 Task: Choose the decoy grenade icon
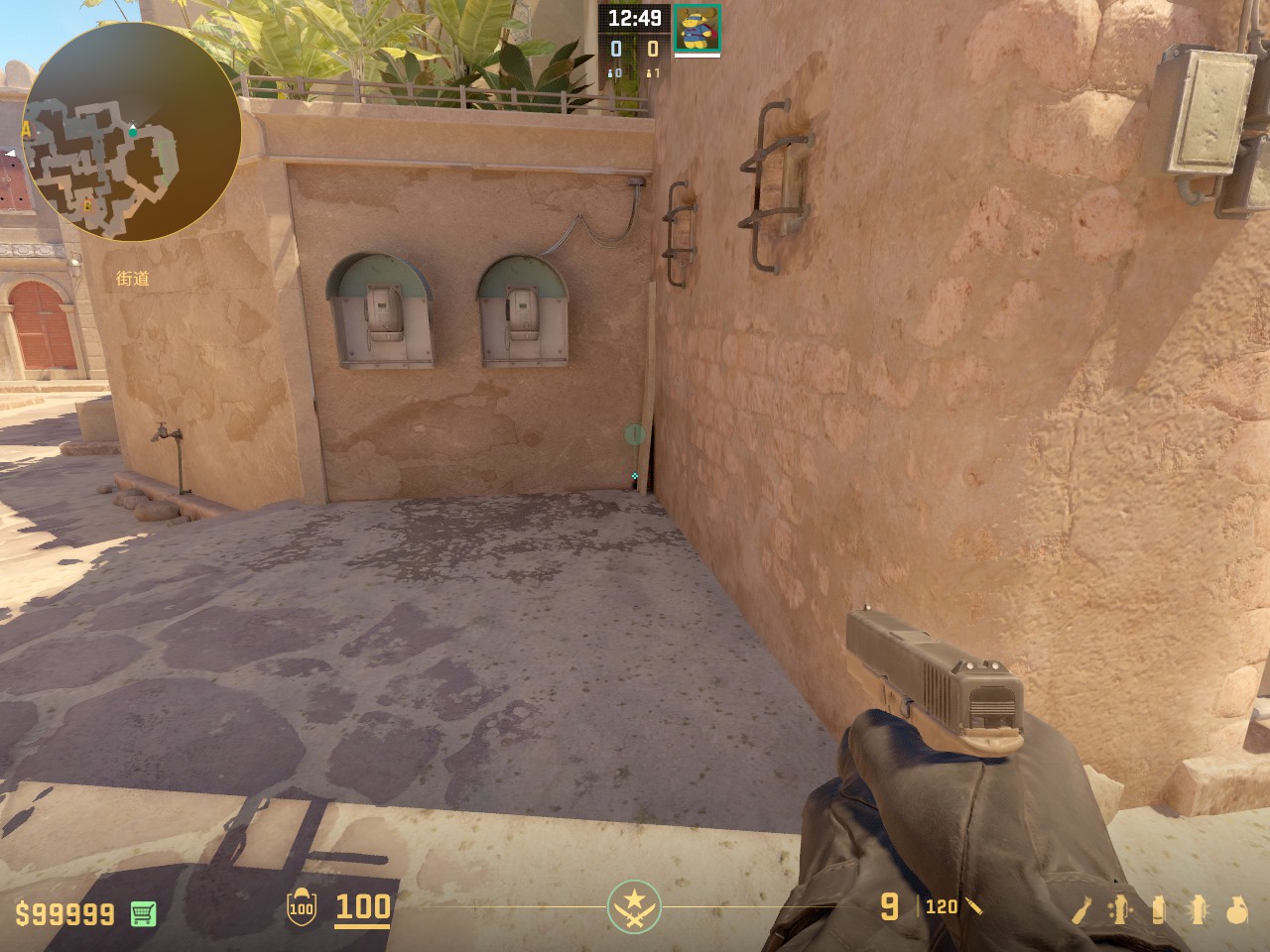[1120, 908]
